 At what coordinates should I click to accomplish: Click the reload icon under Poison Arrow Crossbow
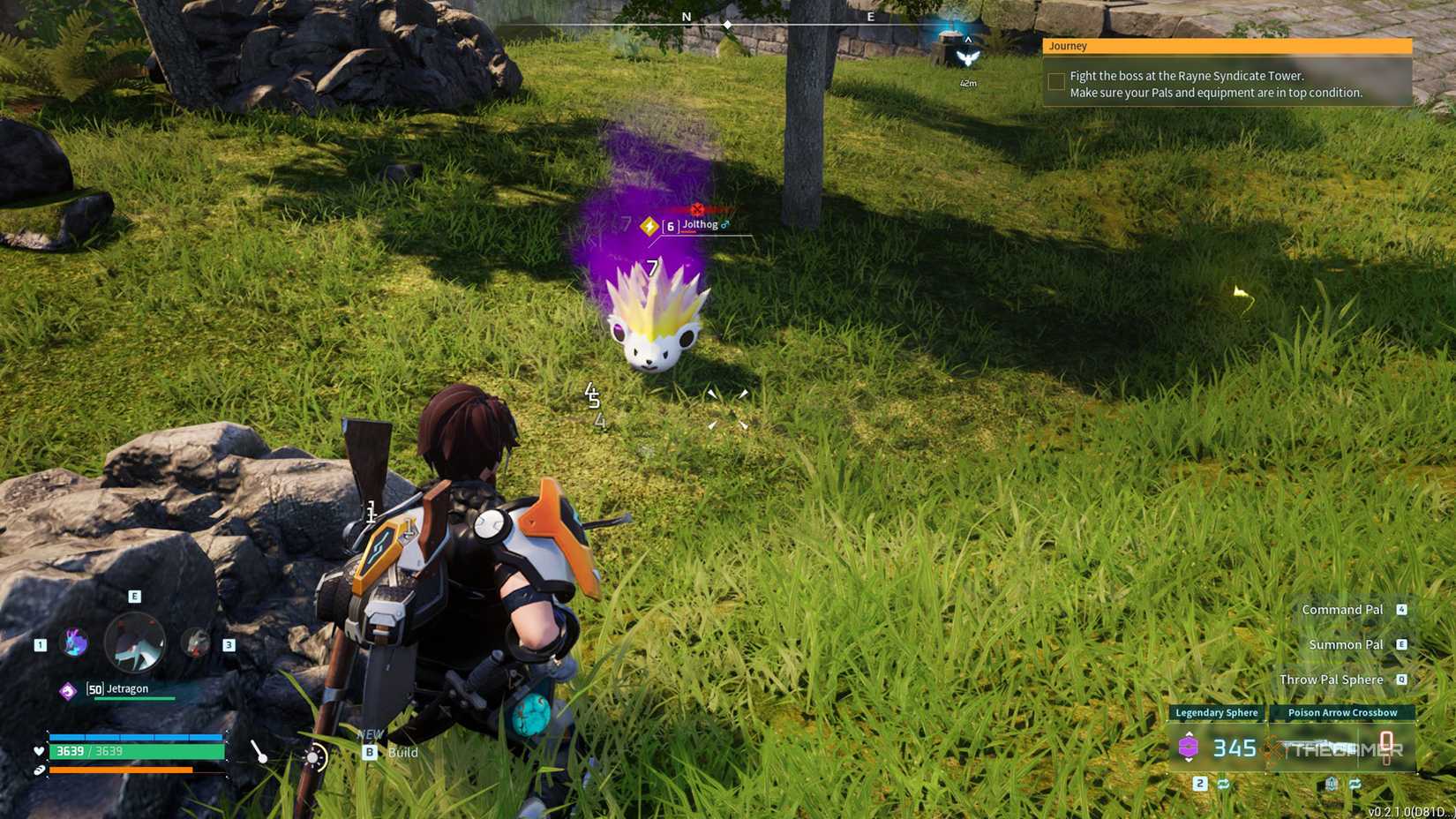(x=1332, y=784)
